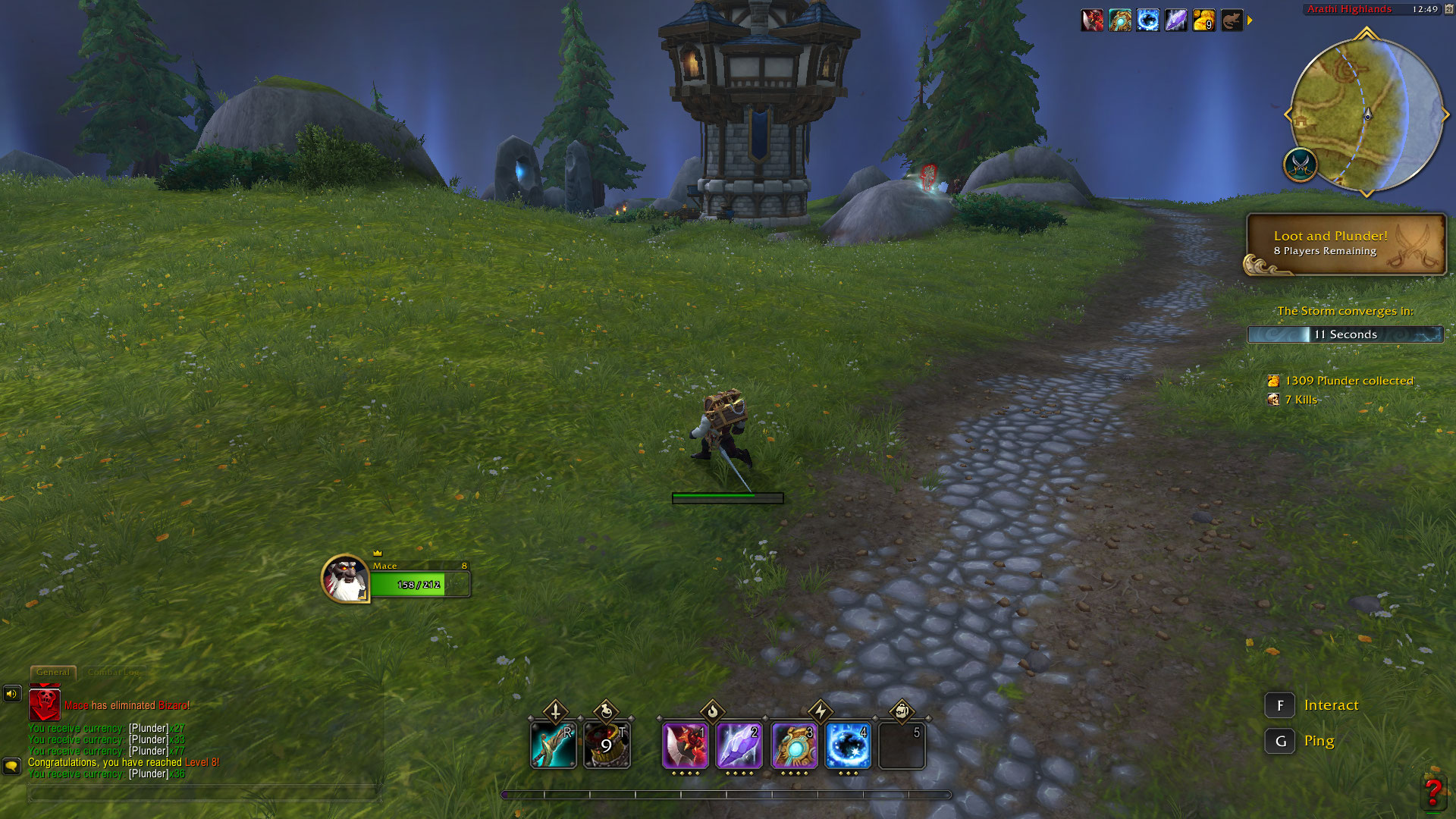Open the calendar next to the clock
Viewport: 1456px width, 819px height.
(x=1448, y=9)
